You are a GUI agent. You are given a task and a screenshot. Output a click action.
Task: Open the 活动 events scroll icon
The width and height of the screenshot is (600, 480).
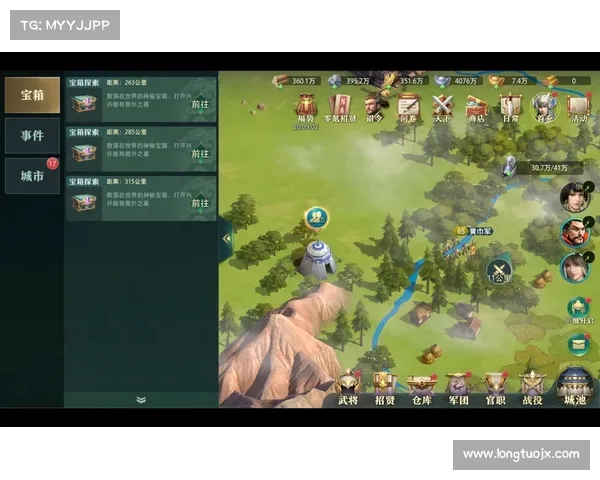[579, 106]
